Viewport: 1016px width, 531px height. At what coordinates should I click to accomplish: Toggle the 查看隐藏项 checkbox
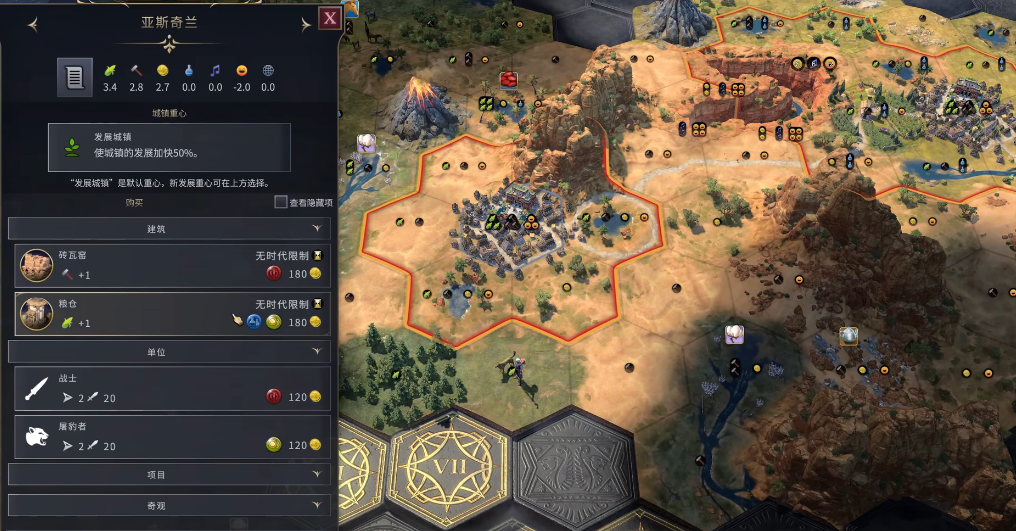[281, 202]
